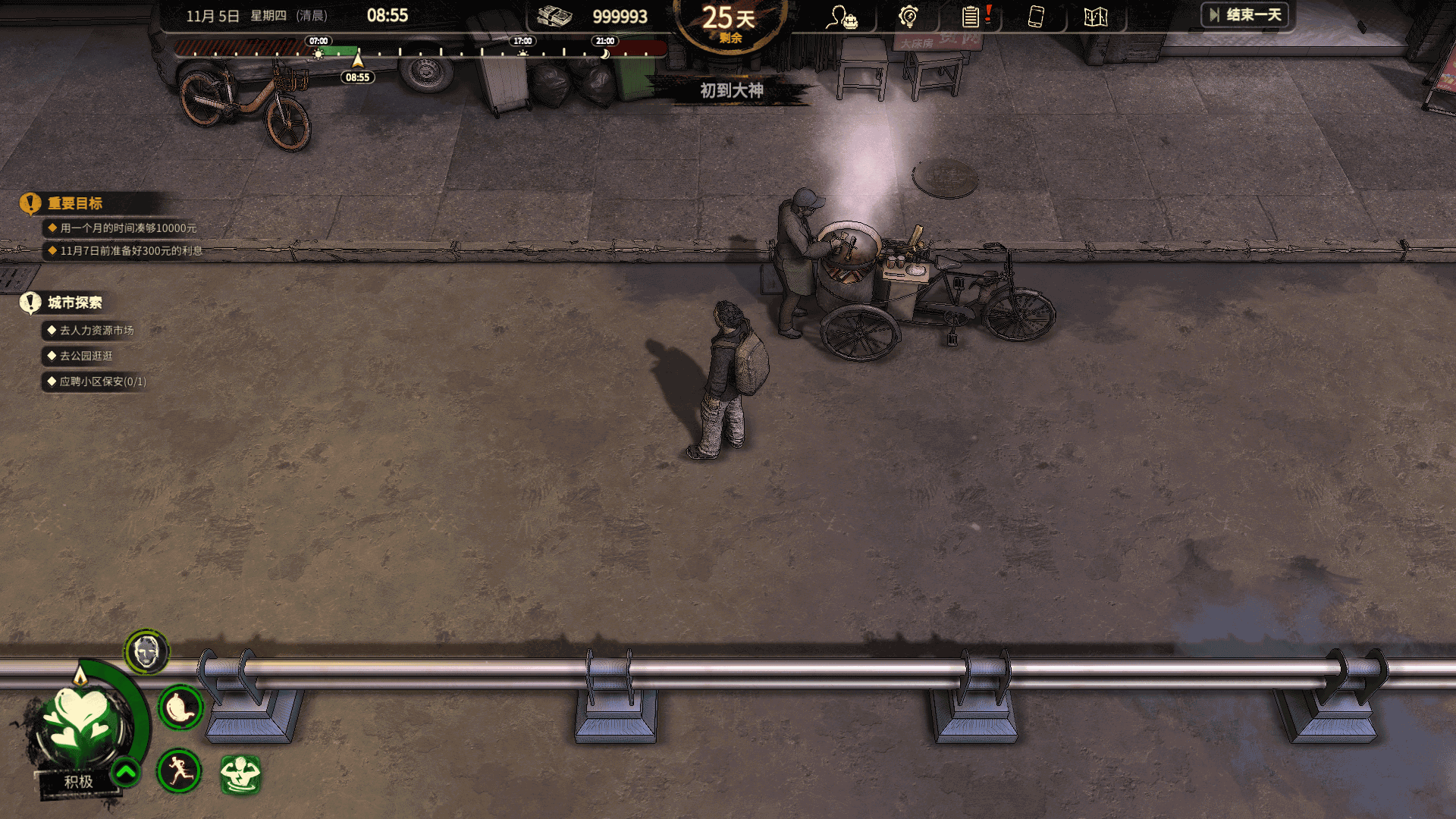Select the 用一个月的时间凑够10000元 objective

127,228
